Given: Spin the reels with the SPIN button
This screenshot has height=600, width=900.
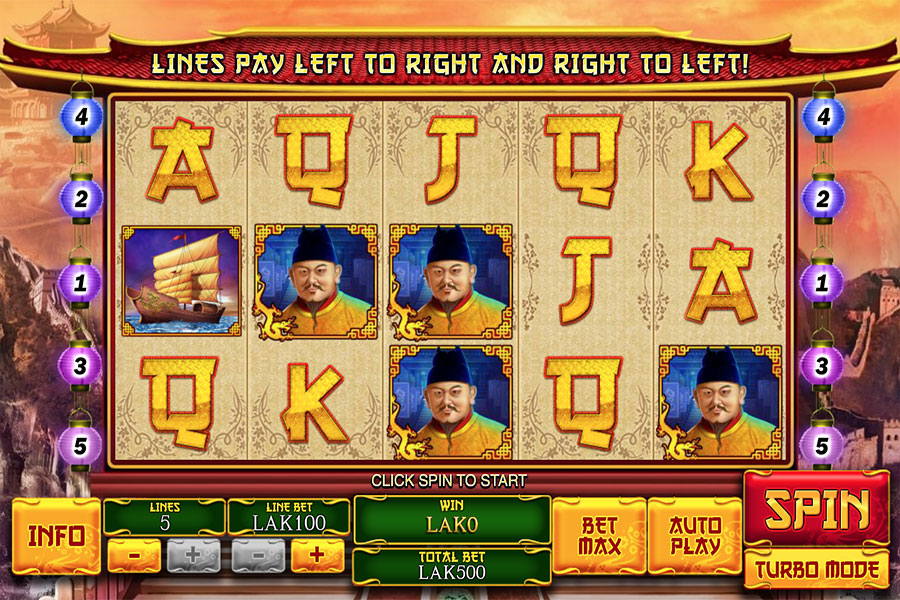Looking at the screenshot, I should click(x=816, y=510).
